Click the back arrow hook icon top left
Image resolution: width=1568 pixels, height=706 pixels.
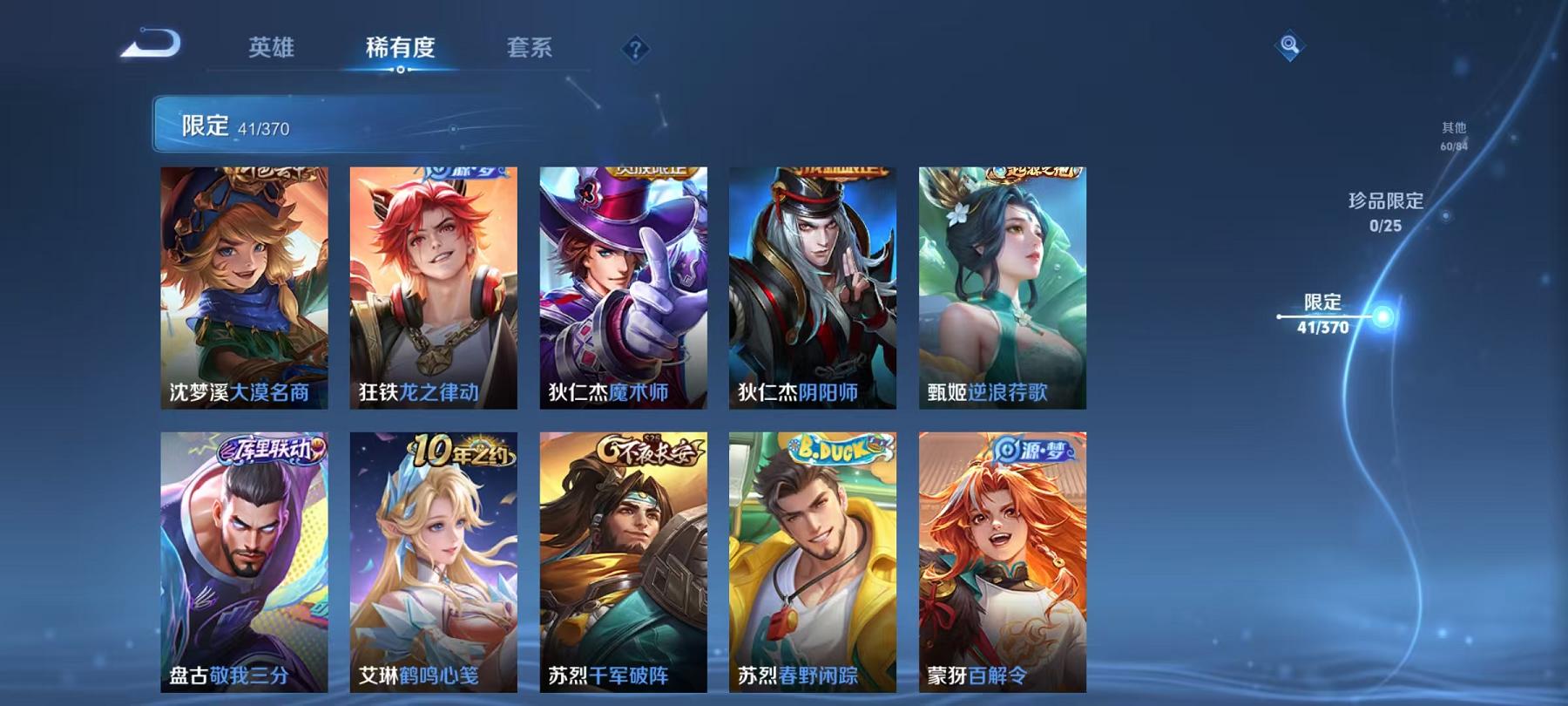pyautogui.click(x=148, y=39)
